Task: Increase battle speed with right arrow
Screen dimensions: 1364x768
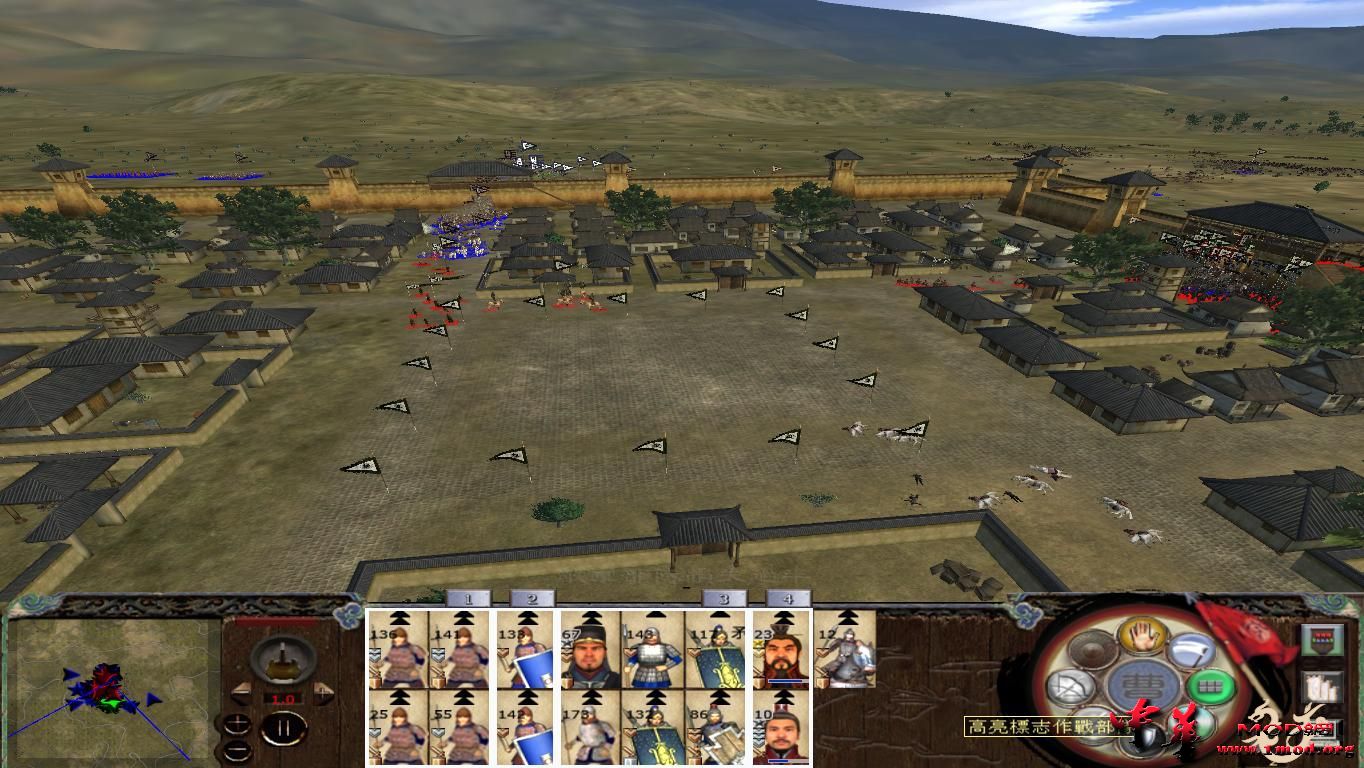Action: 323,692
